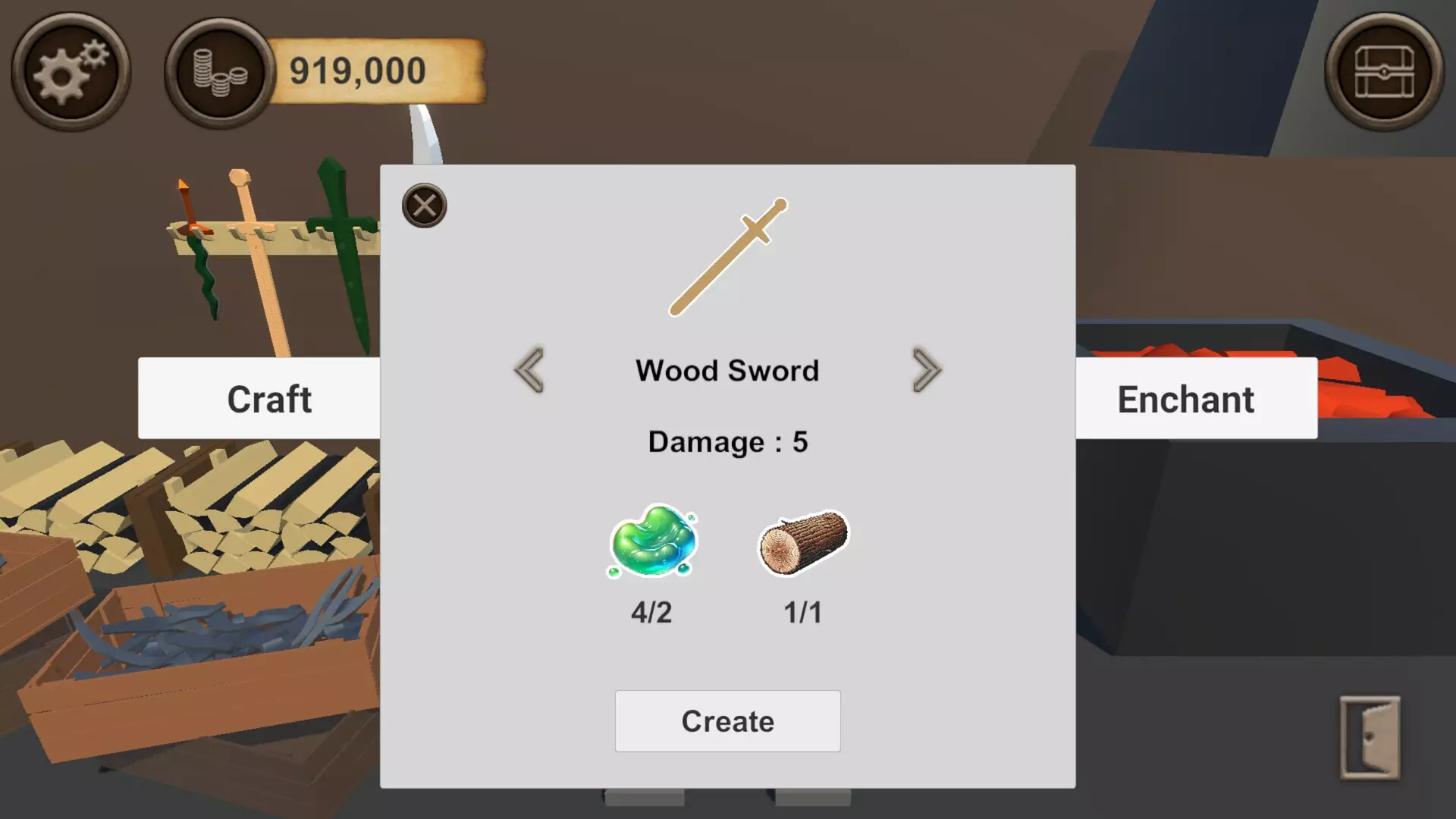Open the Craft menu
The height and width of the screenshot is (819, 1456).
coord(269,398)
